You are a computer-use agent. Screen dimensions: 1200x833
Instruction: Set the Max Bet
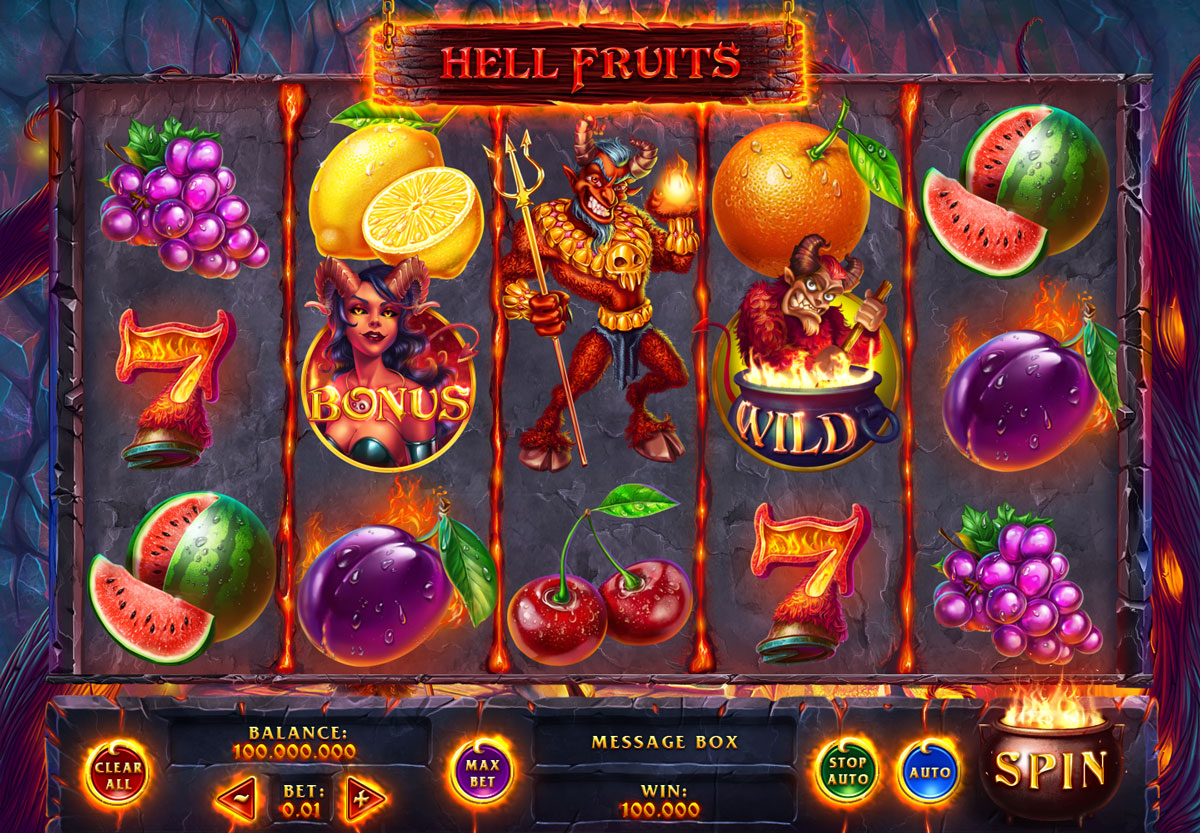pos(482,772)
